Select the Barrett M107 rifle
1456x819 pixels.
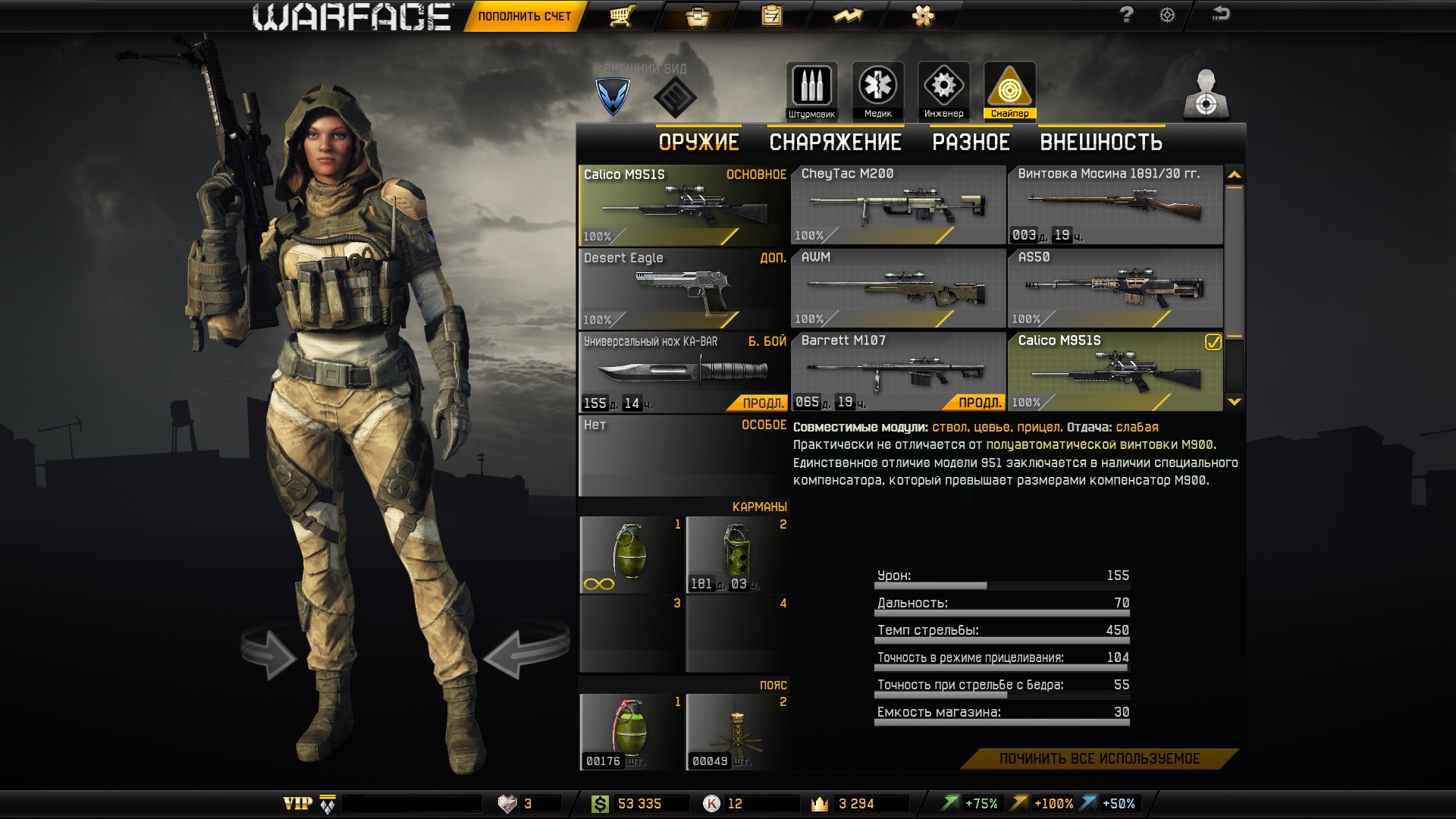[x=898, y=372]
